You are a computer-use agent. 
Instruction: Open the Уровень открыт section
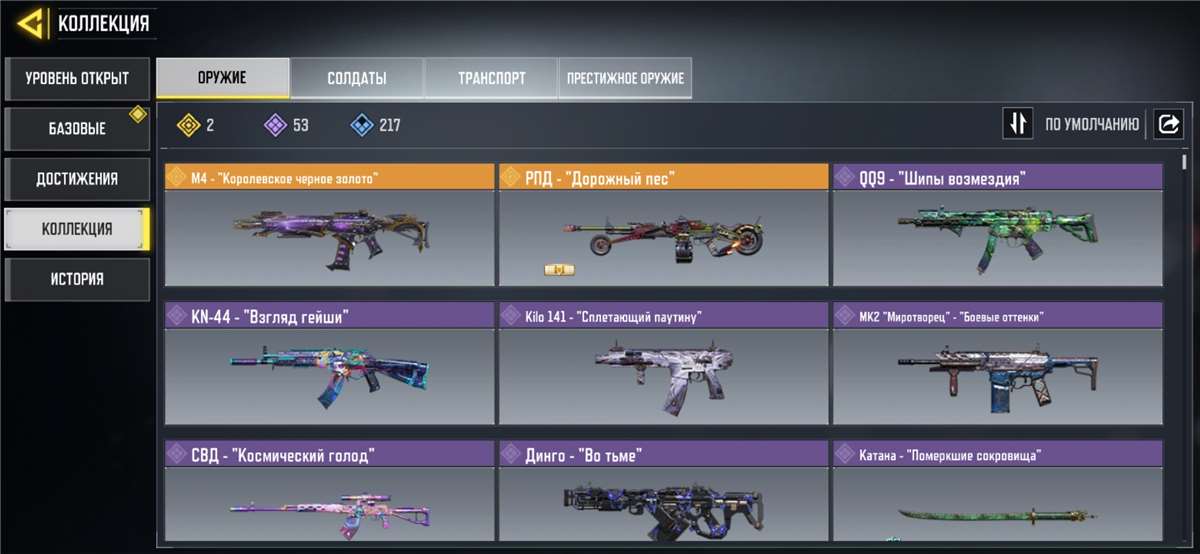pos(77,79)
